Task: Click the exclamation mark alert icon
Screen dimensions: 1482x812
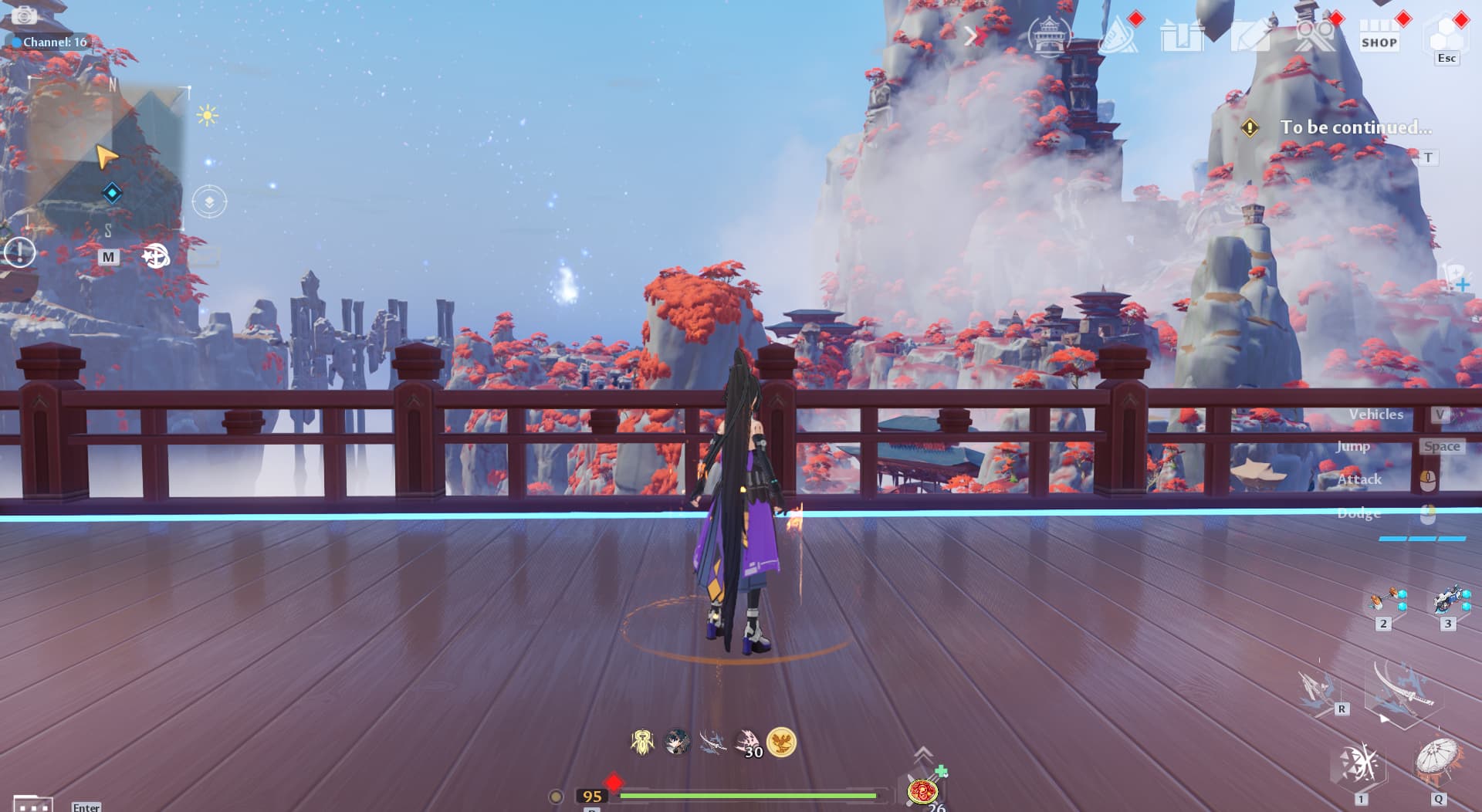Action: coord(20,252)
